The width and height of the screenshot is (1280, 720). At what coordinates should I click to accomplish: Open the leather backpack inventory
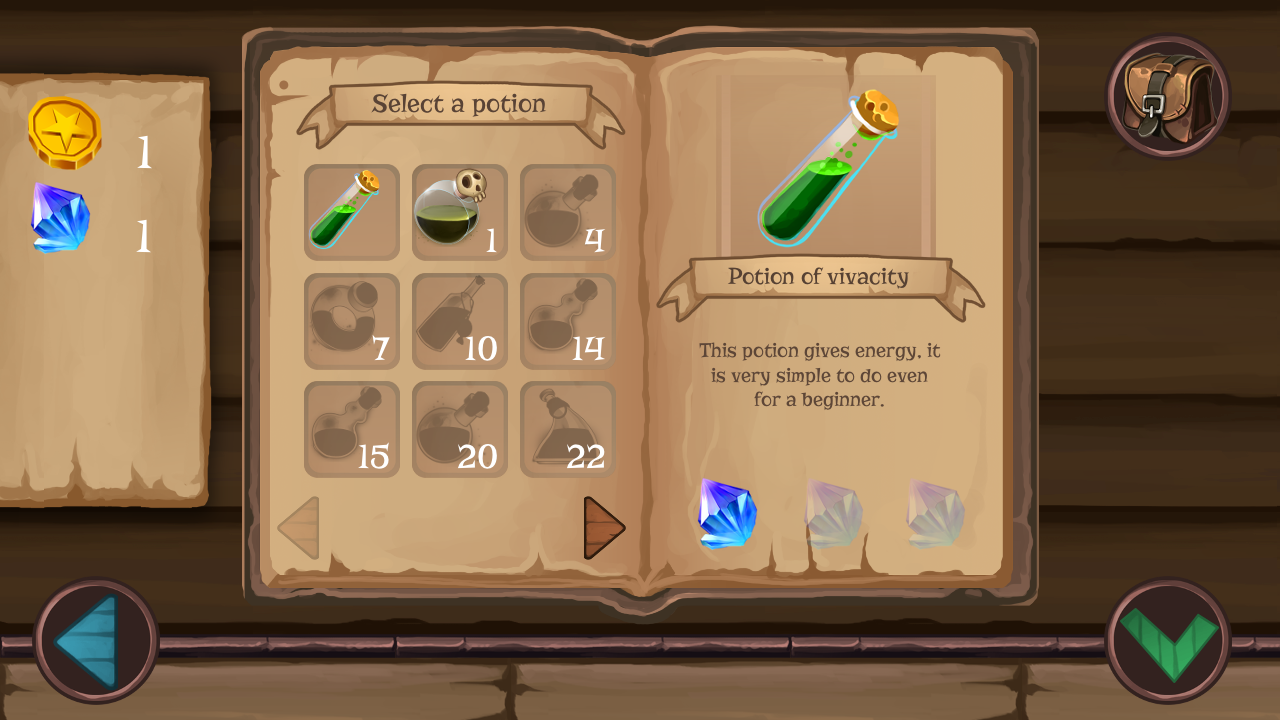(1168, 96)
